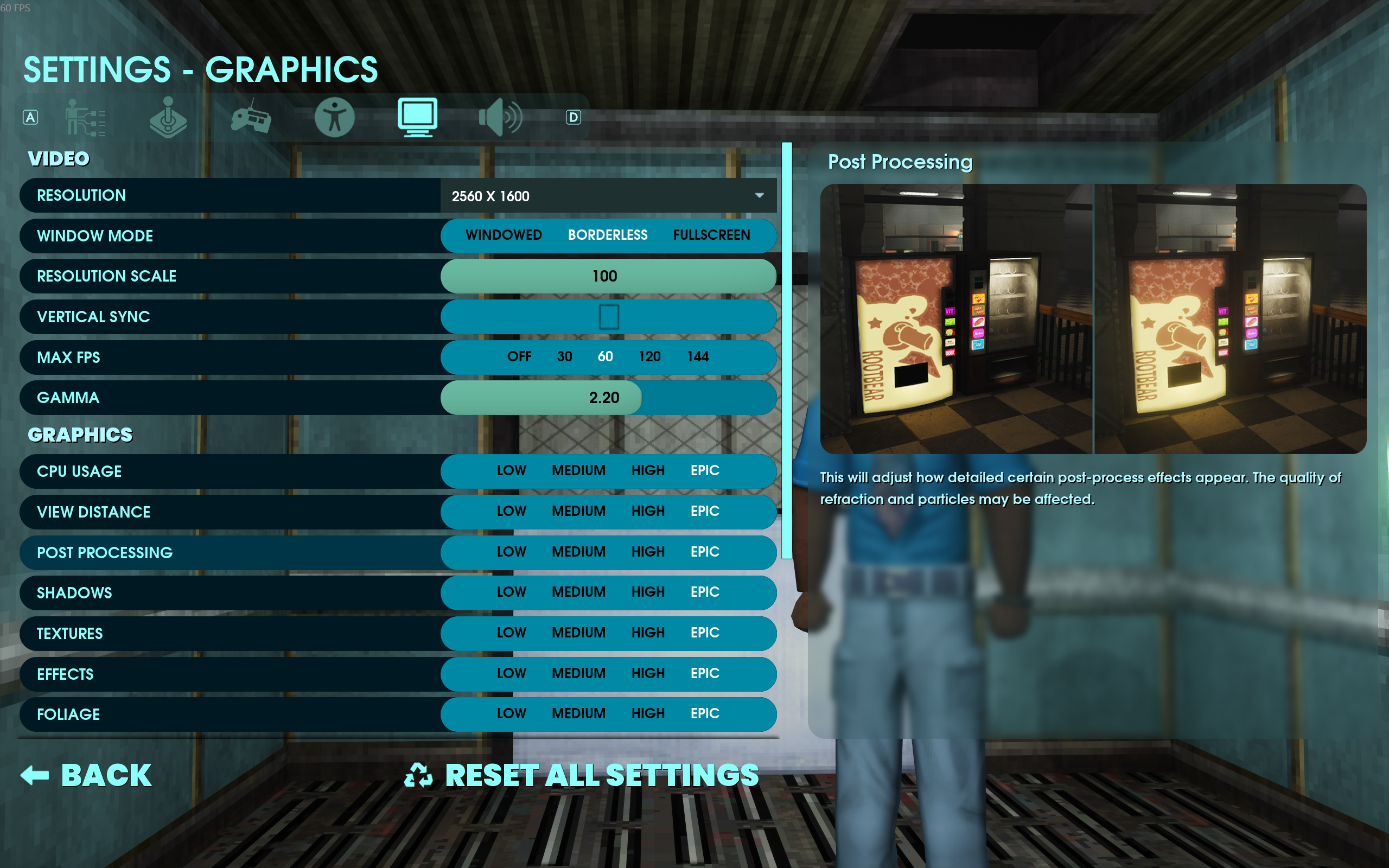Set window mode to Windowed

pos(504,235)
